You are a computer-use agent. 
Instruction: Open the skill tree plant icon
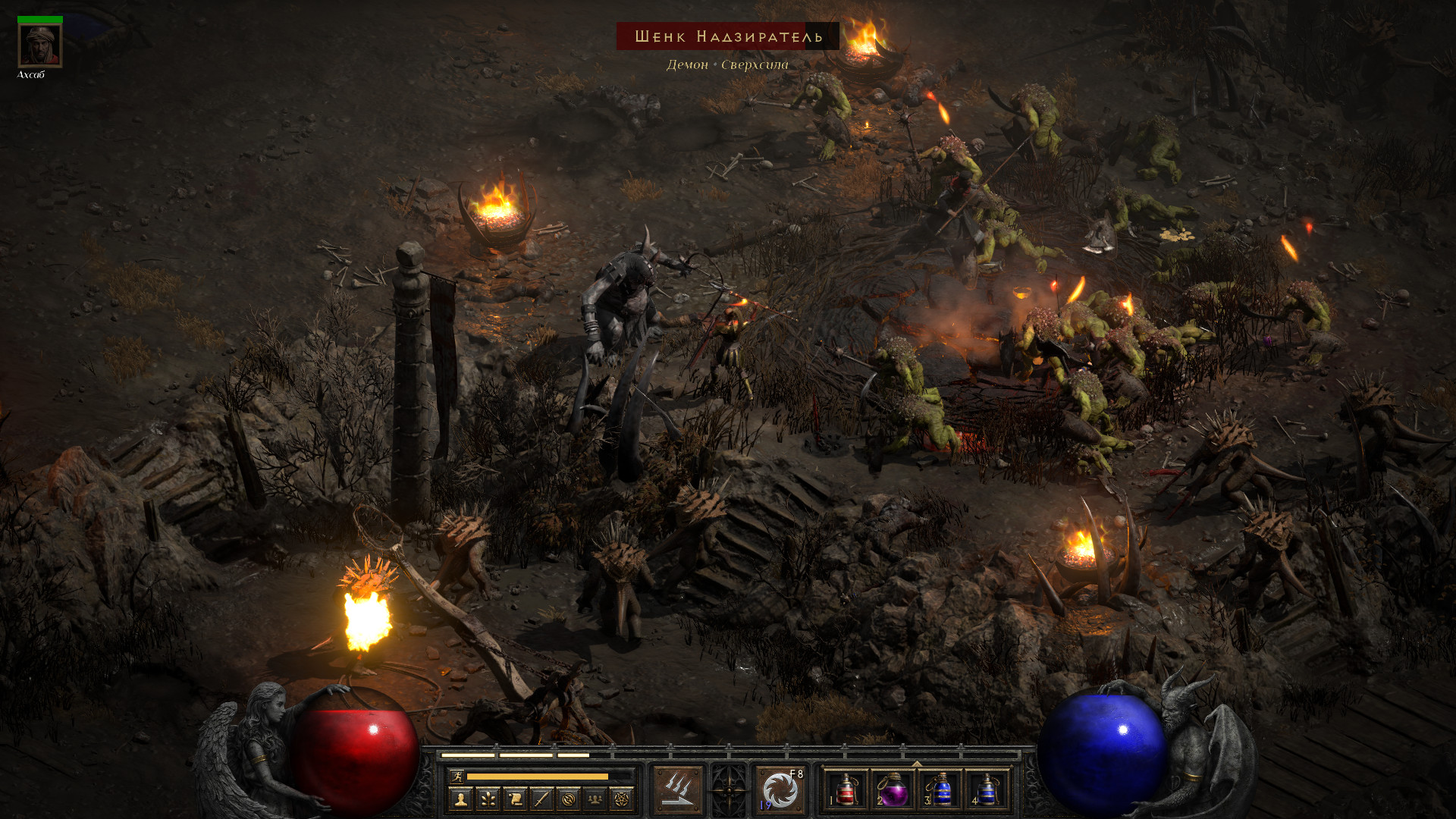pos(488,799)
